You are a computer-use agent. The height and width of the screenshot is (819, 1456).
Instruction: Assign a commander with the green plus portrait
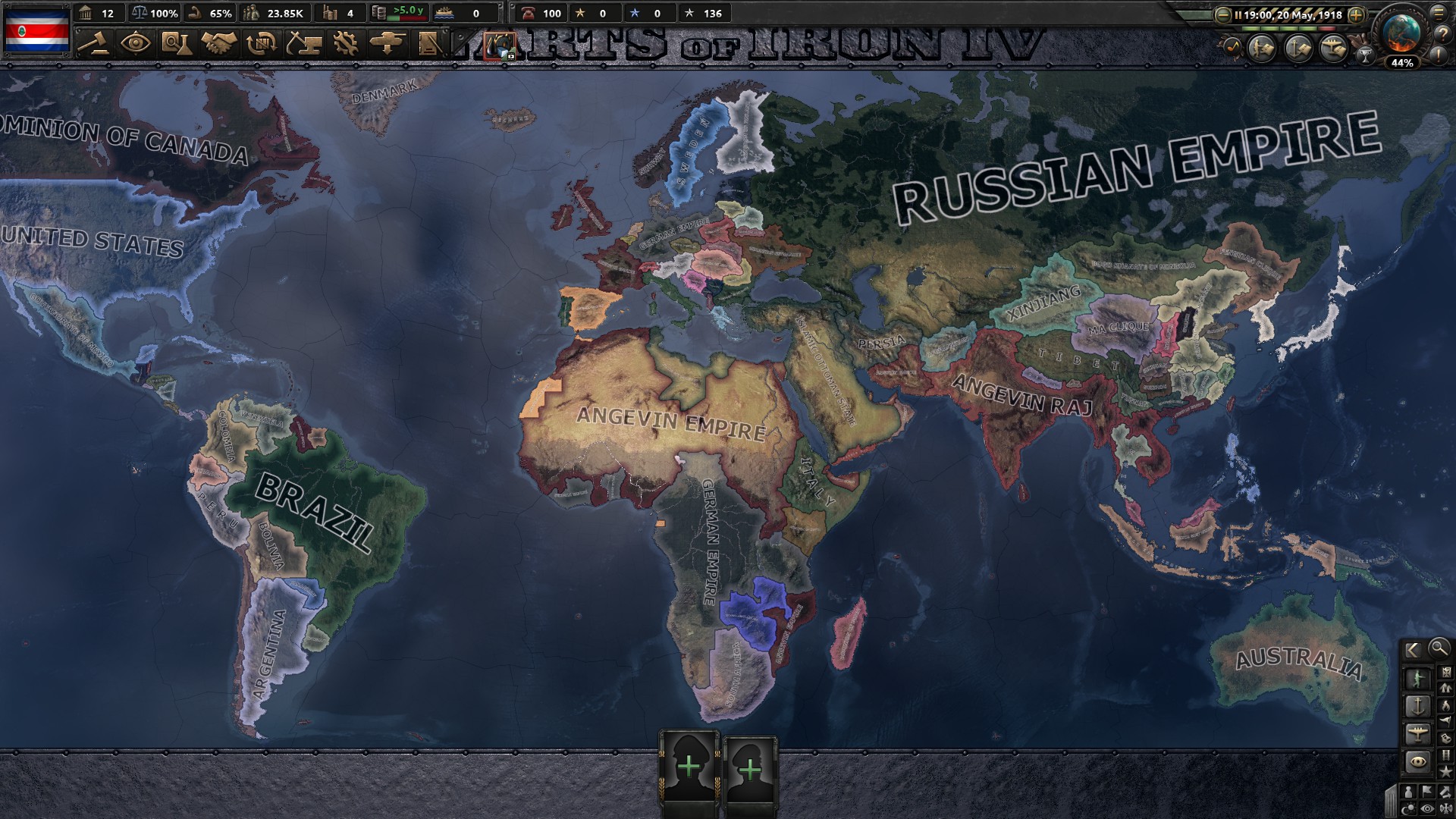(688, 767)
